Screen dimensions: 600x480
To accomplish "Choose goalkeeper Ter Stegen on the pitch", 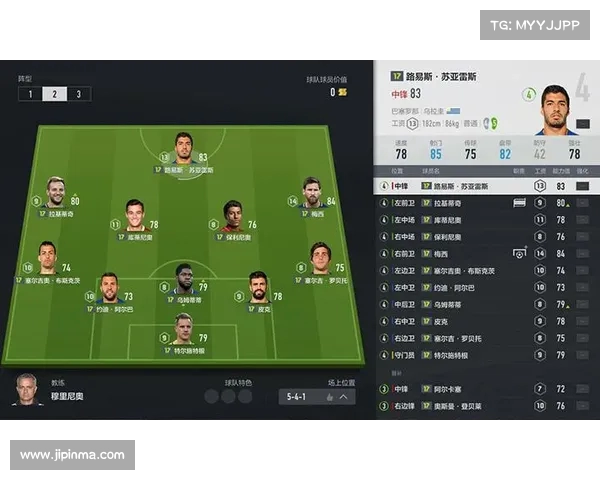I will [x=183, y=330].
